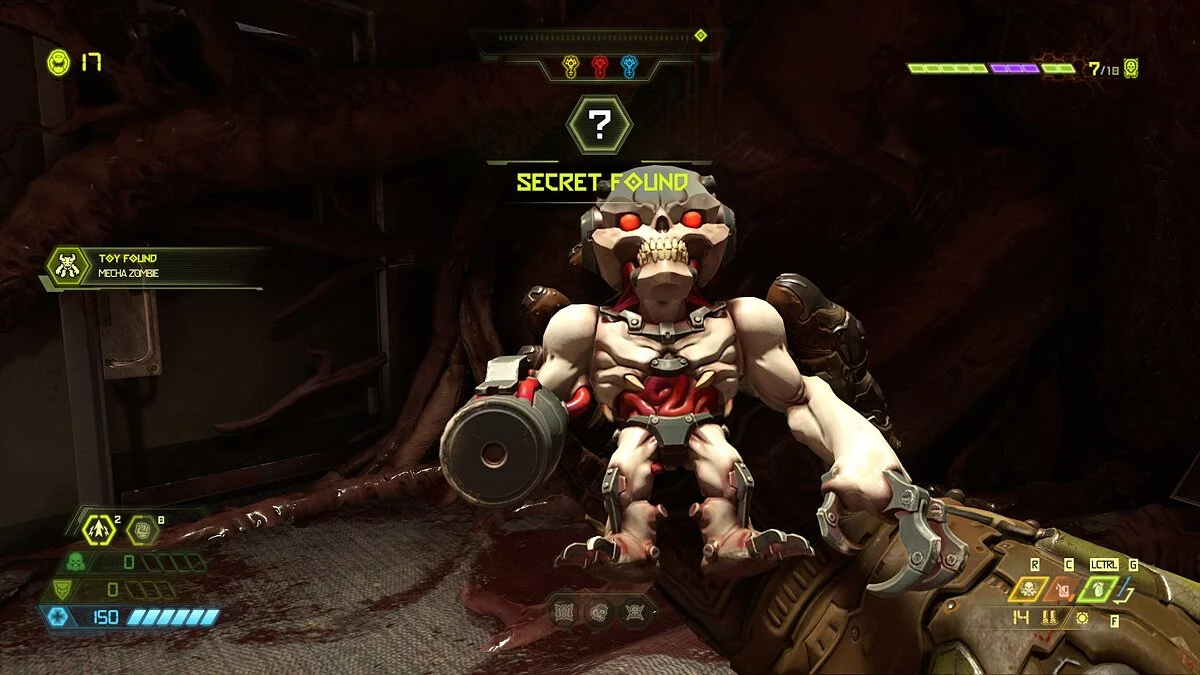The width and height of the screenshot is (1200, 675).
Task: Click the blue health cross icon
Action: [x=57, y=617]
